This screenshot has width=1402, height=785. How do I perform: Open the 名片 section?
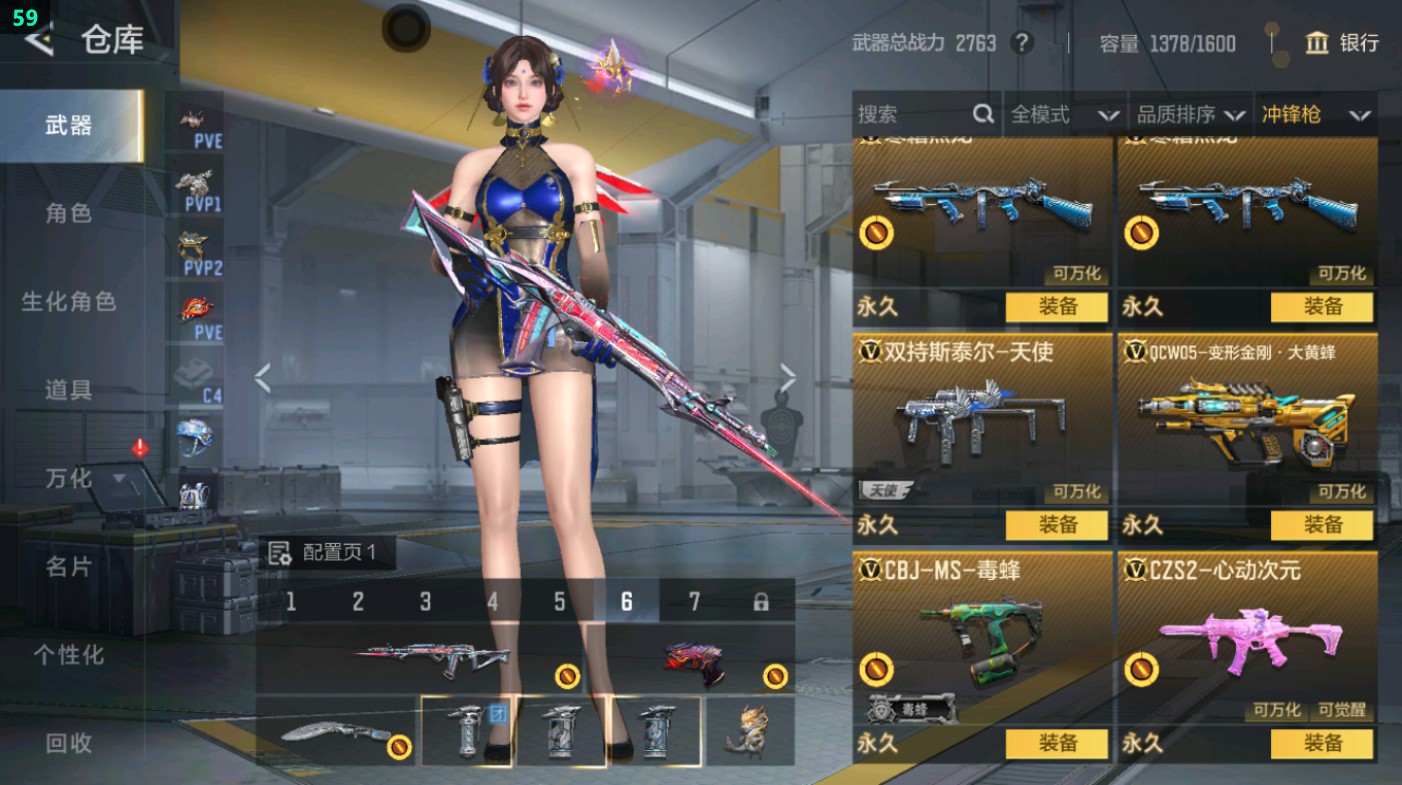click(69, 566)
